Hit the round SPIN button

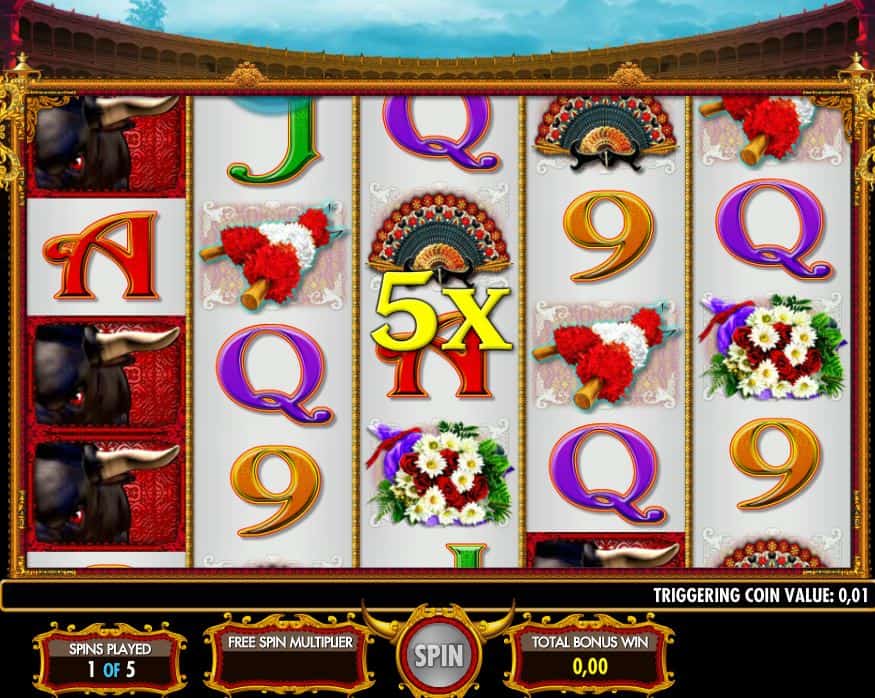pyautogui.click(x=438, y=656)
